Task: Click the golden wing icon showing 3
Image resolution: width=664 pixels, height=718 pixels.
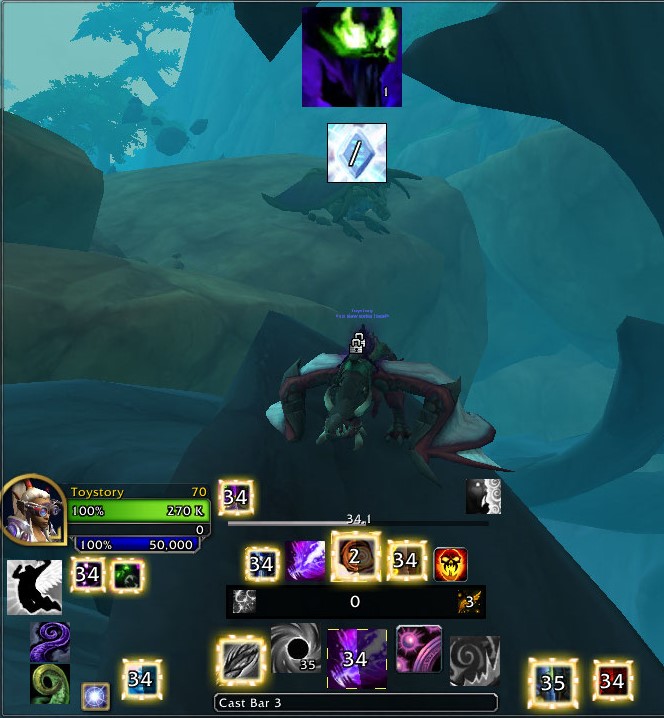Action: (x=470, y=601)
